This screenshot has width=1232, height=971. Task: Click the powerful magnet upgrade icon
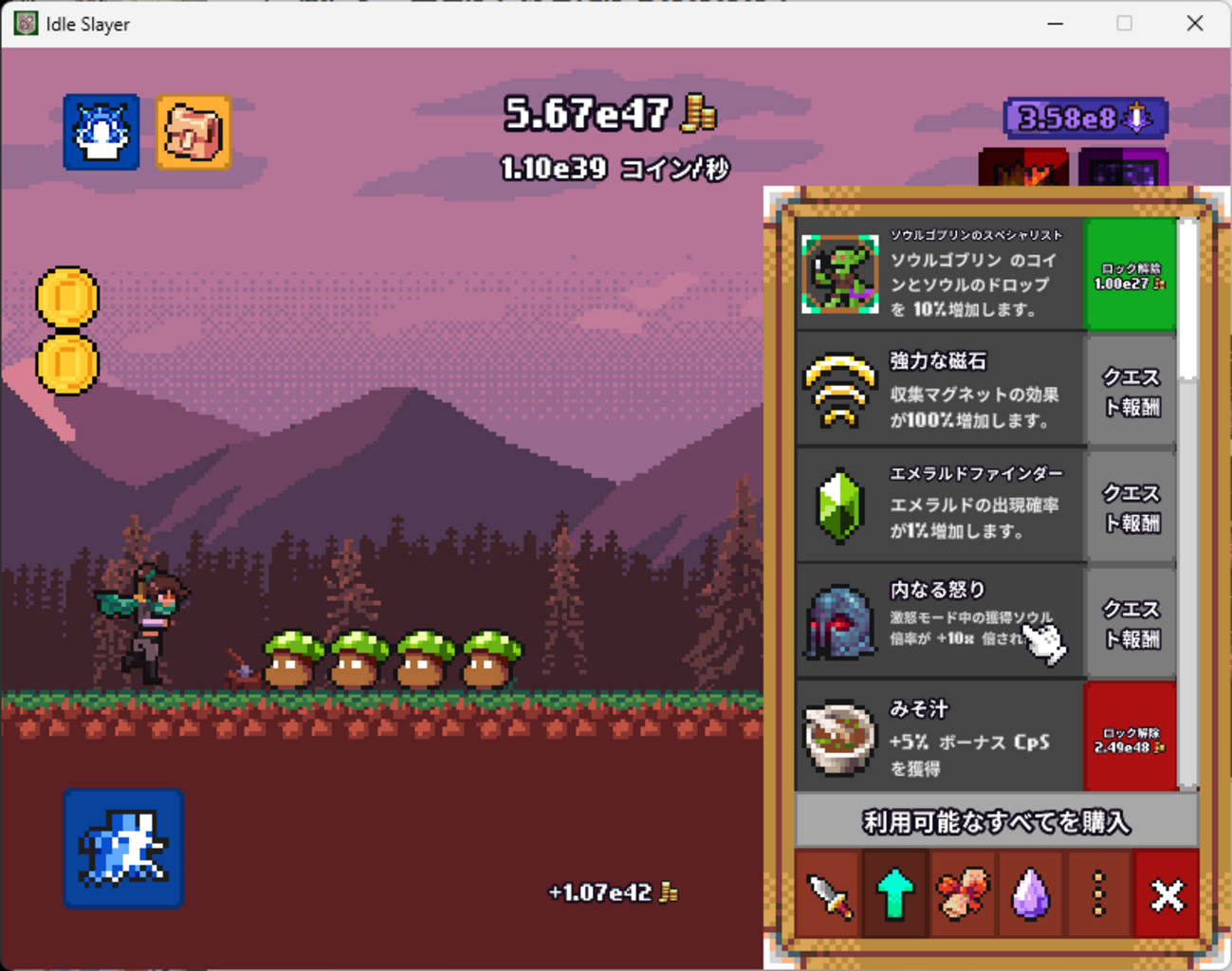838,390
